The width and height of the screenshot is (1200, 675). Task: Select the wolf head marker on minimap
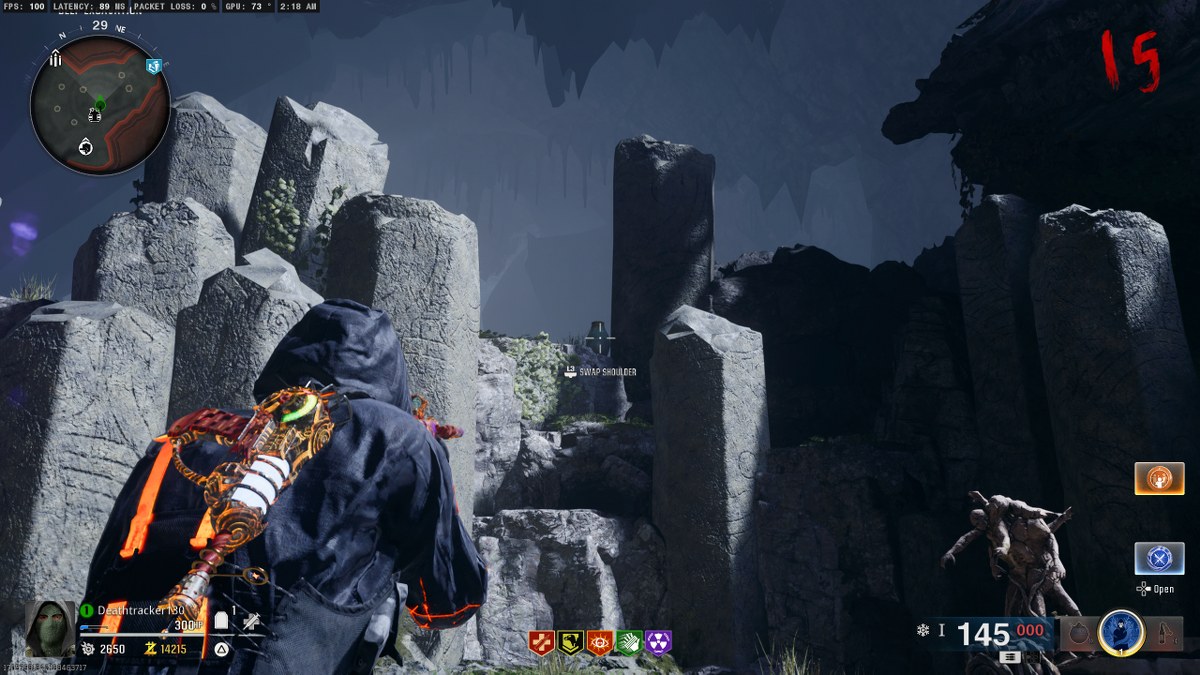[x=86, y=148]
